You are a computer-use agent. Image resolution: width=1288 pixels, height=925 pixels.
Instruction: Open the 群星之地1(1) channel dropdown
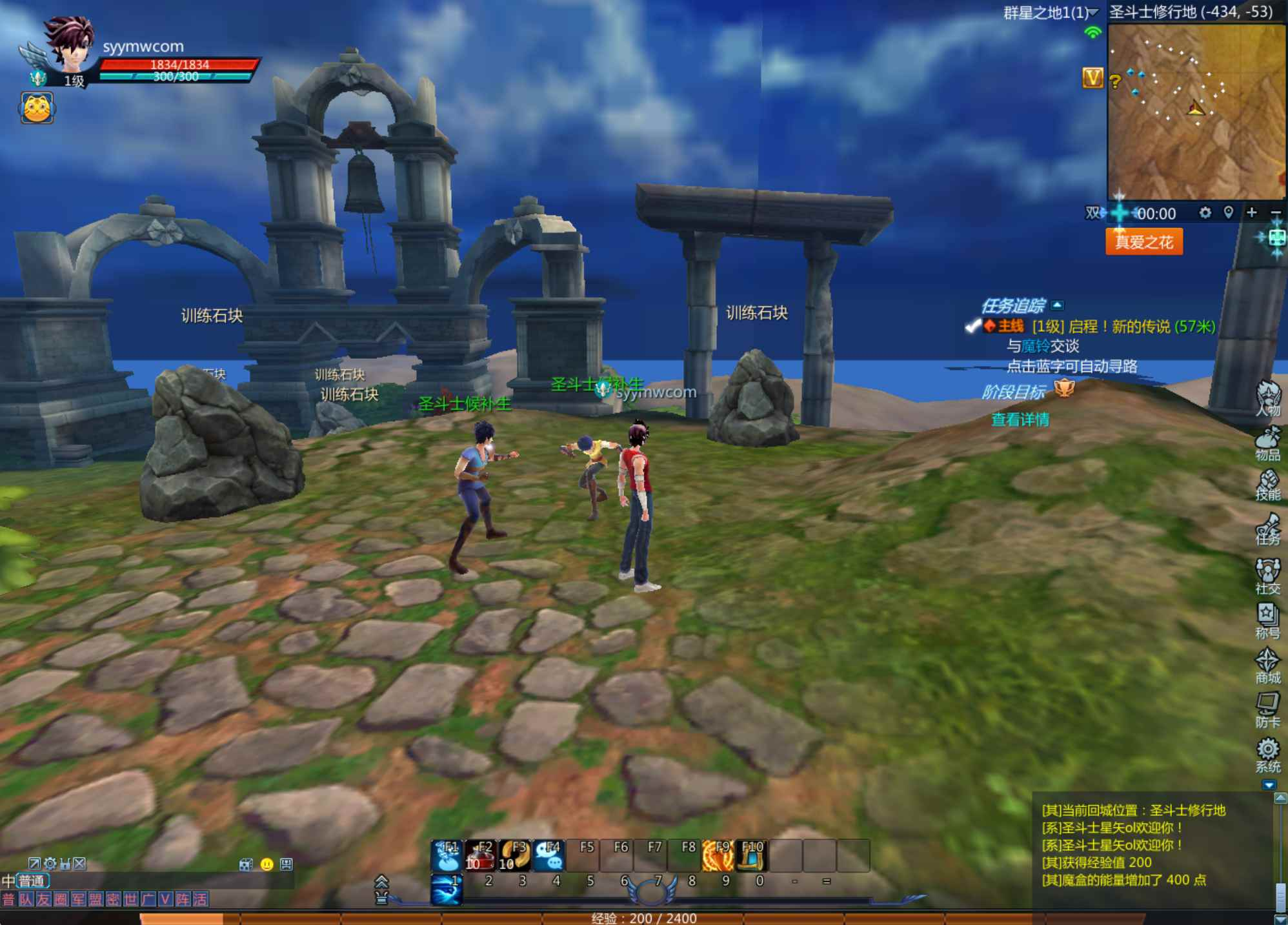pyautogui.click(x=1051, y=13)
